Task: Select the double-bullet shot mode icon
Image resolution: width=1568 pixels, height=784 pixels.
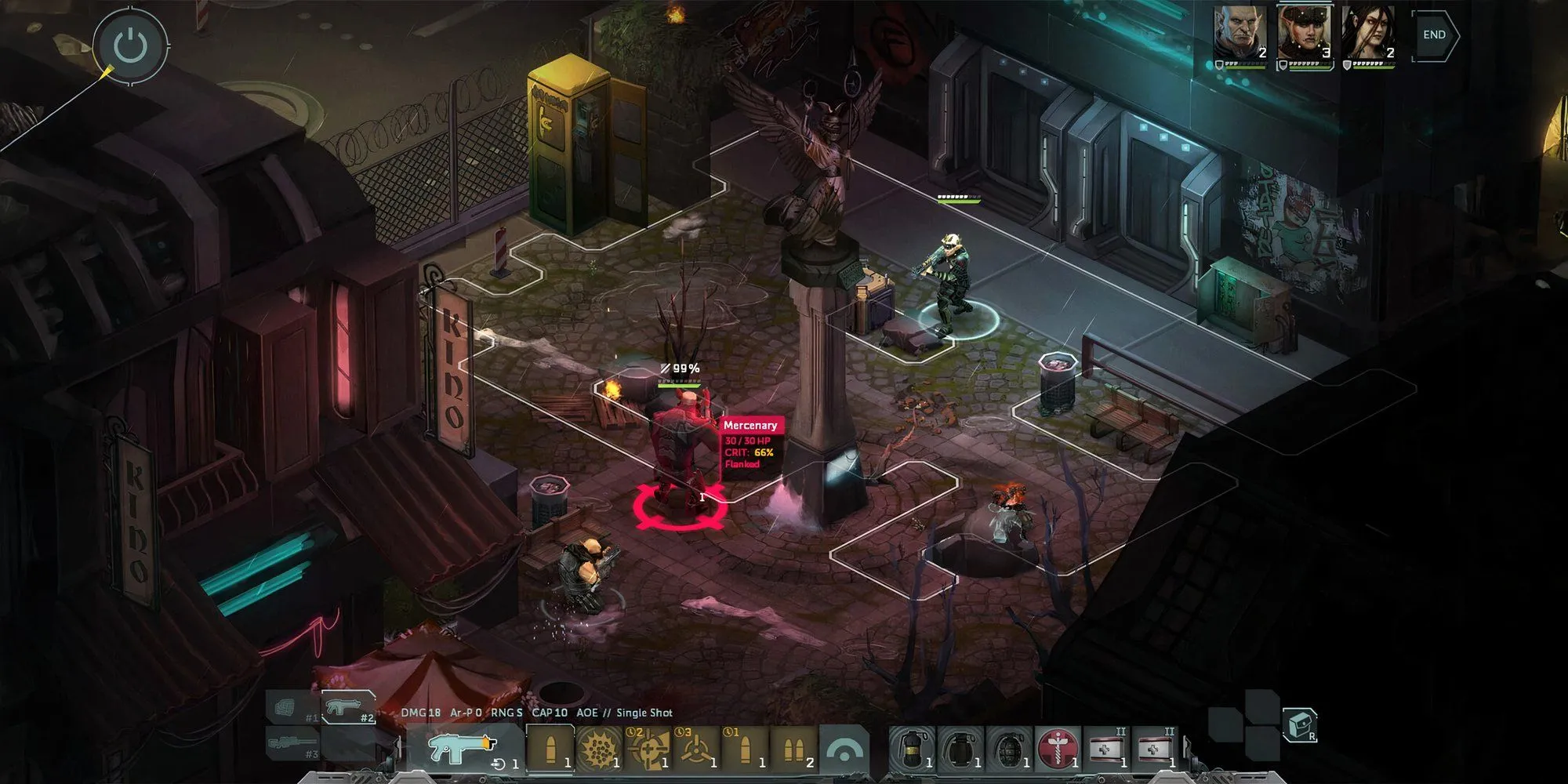Action: tap(797, 747)
